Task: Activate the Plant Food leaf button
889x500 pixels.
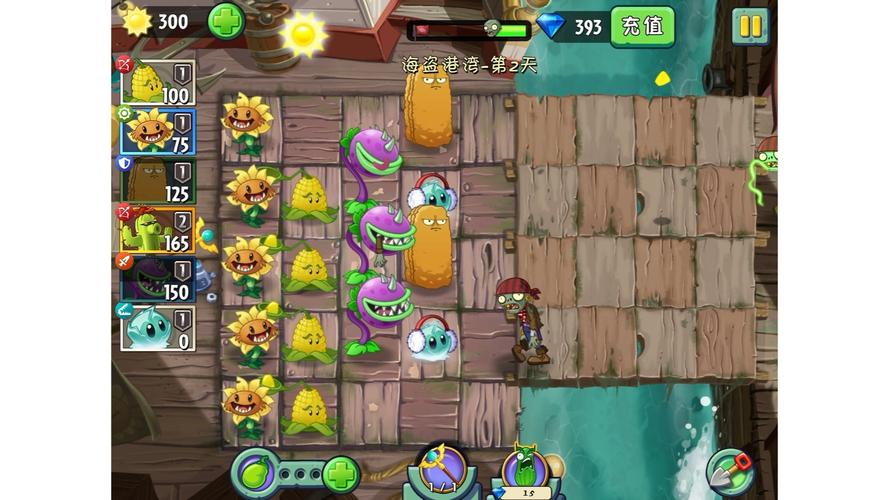Action: pos(256,470)
